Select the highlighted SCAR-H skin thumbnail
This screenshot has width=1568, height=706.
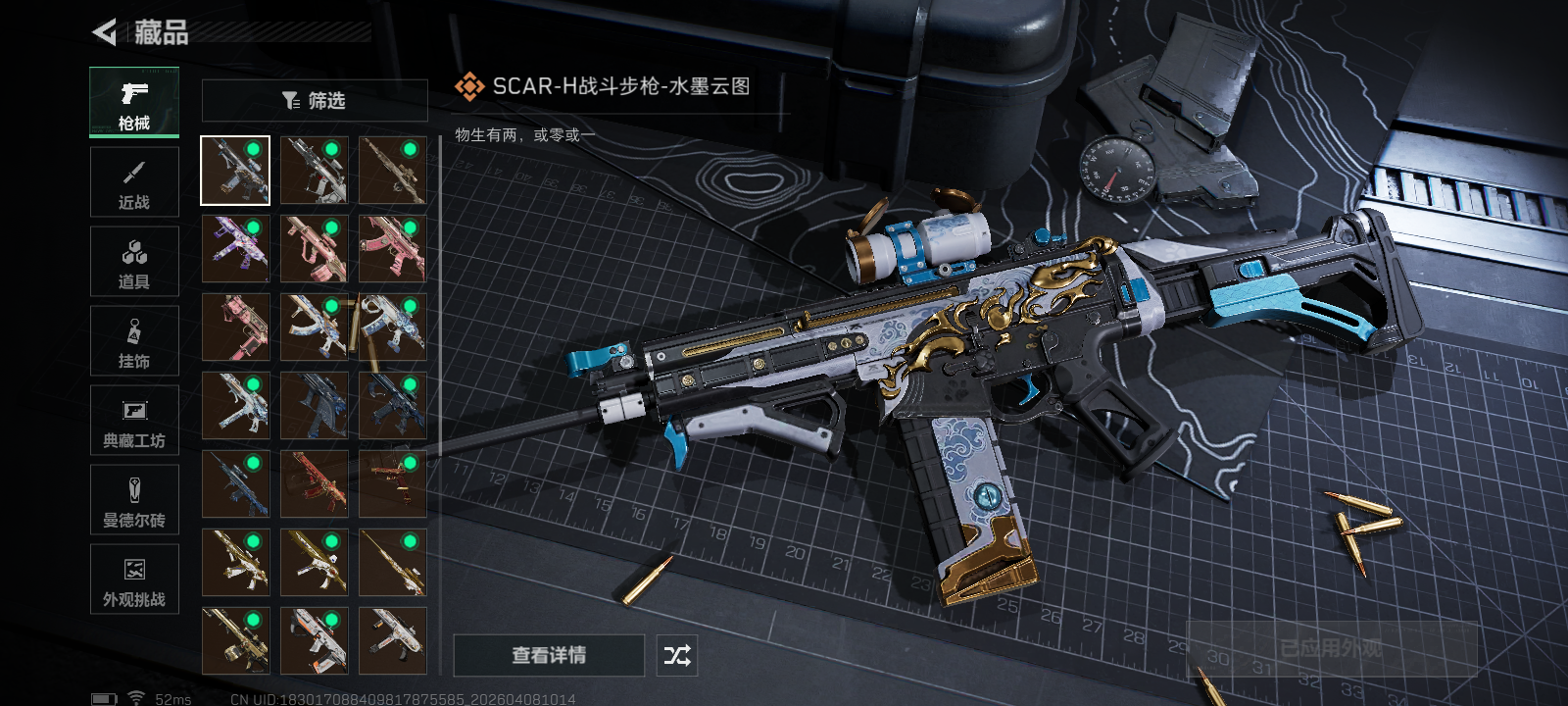pyautogui.click(x=235, y=171)
